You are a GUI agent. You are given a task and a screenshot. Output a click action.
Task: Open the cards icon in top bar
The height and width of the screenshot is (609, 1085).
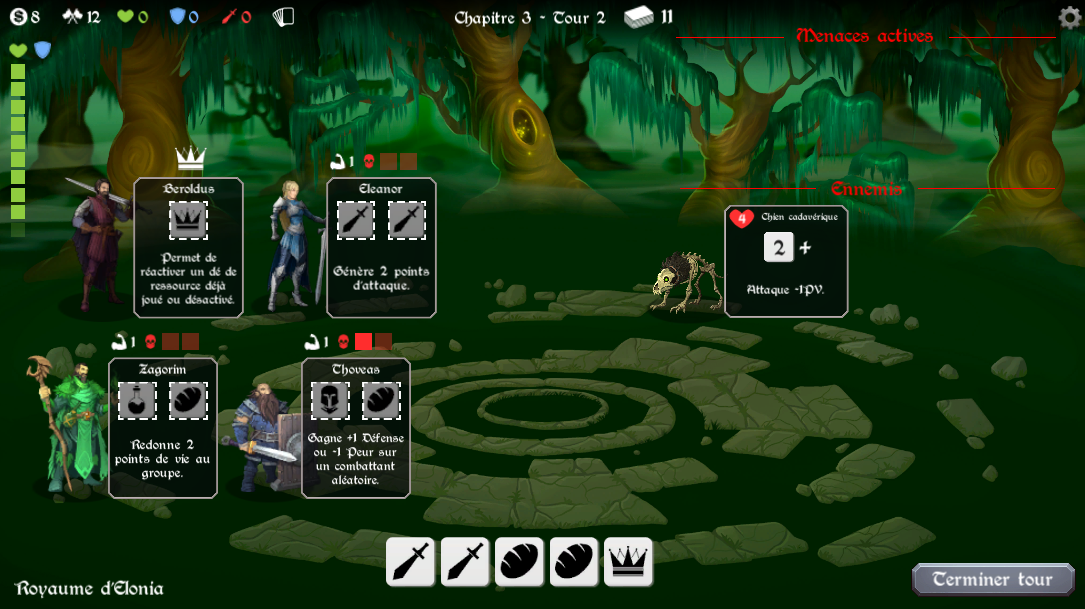point(283,17)
